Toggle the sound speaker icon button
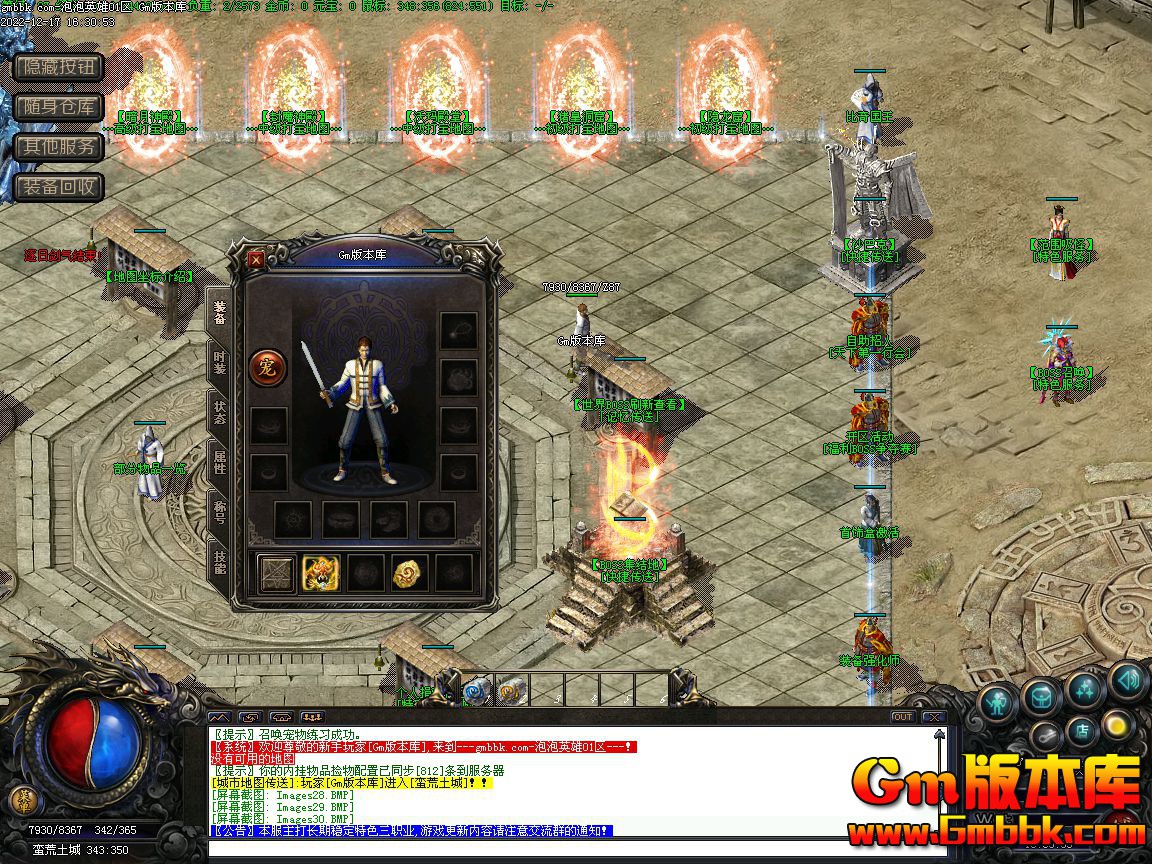Viewport: 1152px width, 864px height. point(1127,681)
